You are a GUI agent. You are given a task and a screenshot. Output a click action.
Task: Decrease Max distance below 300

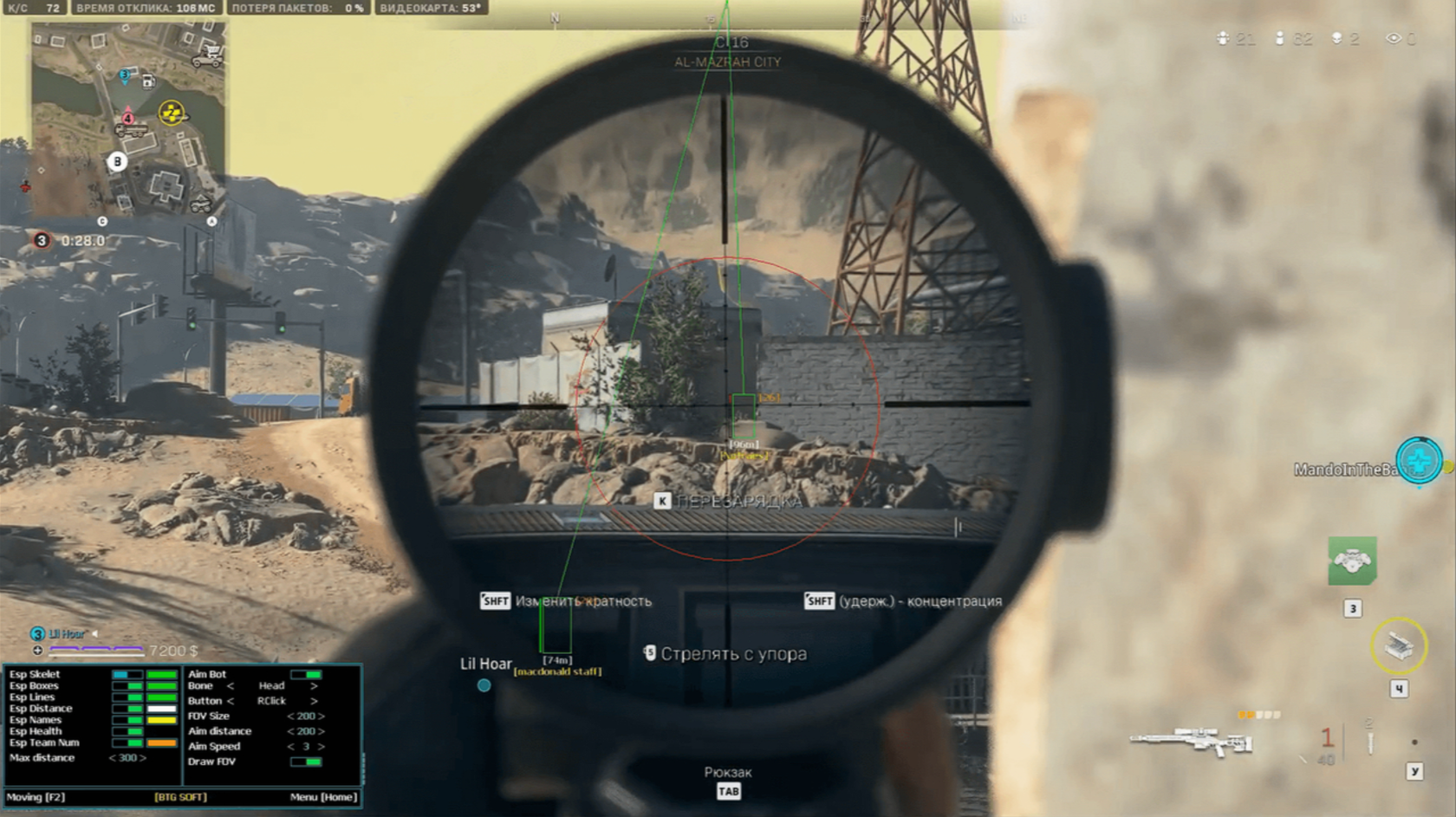[113, 758]
